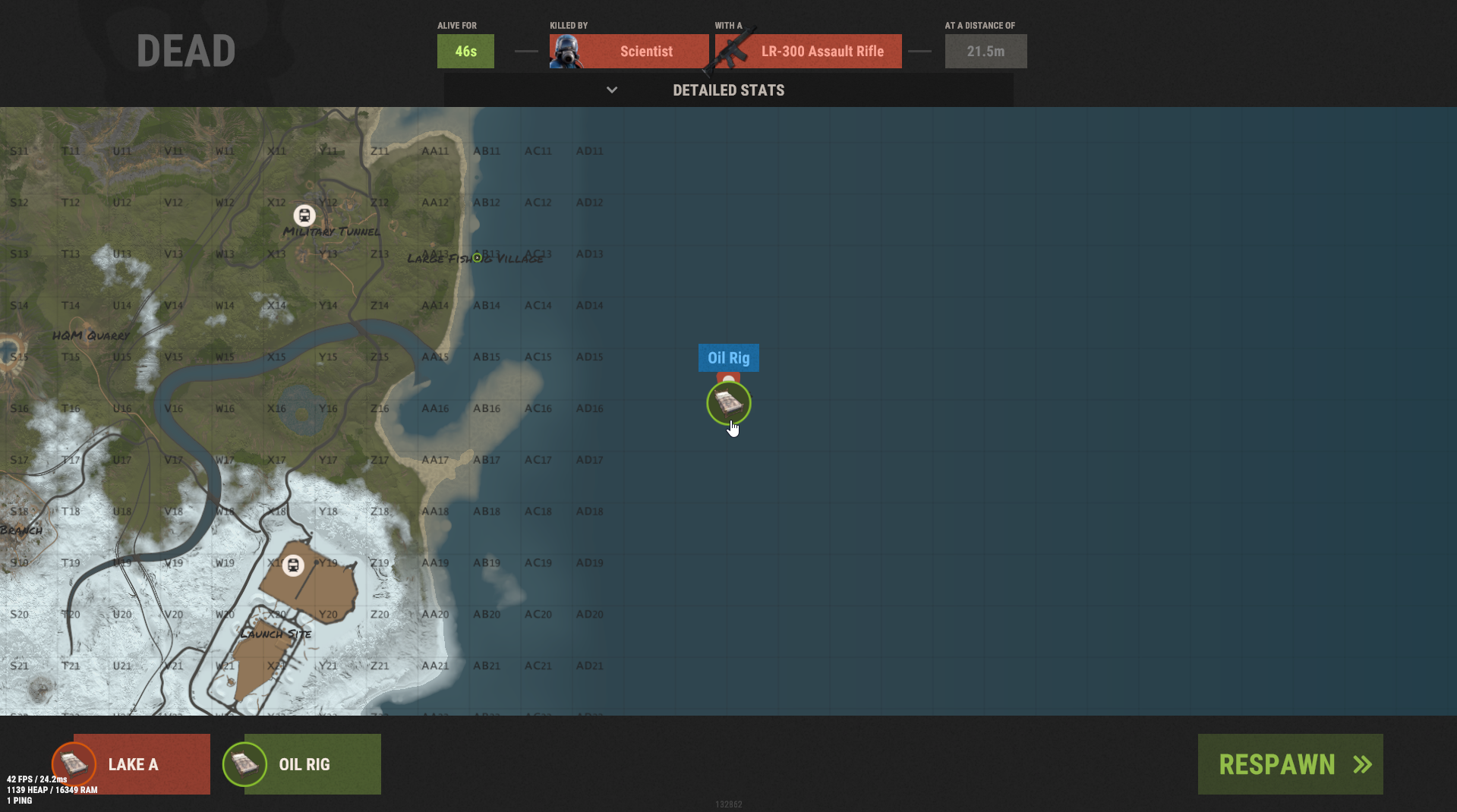Expand the Detailed Stats panel
This screenshot has height=812, width=1457.
[728, 90]
